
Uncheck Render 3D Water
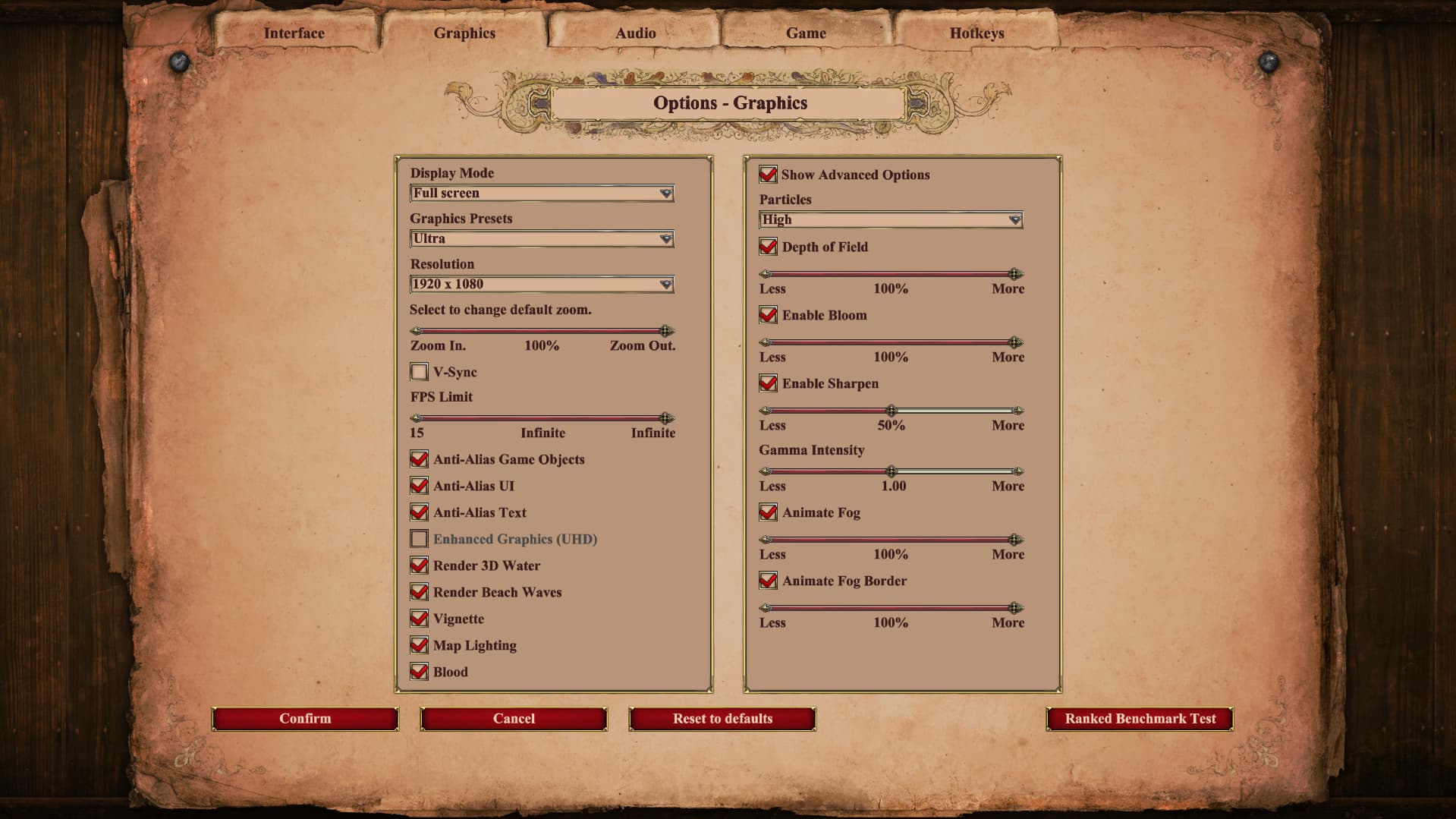(x=420, y=565)
